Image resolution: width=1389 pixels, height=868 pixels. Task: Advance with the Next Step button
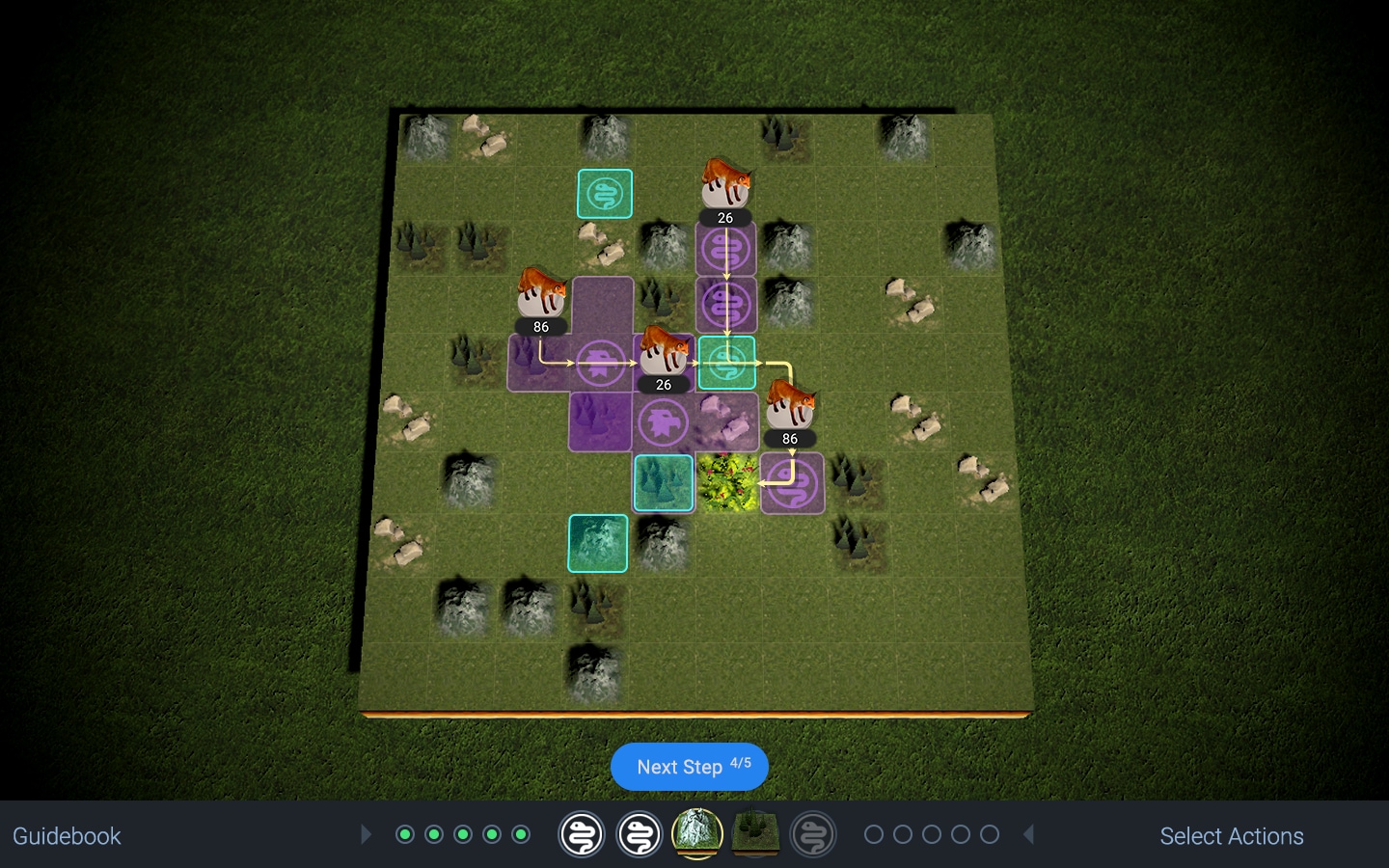coord(689,767)
